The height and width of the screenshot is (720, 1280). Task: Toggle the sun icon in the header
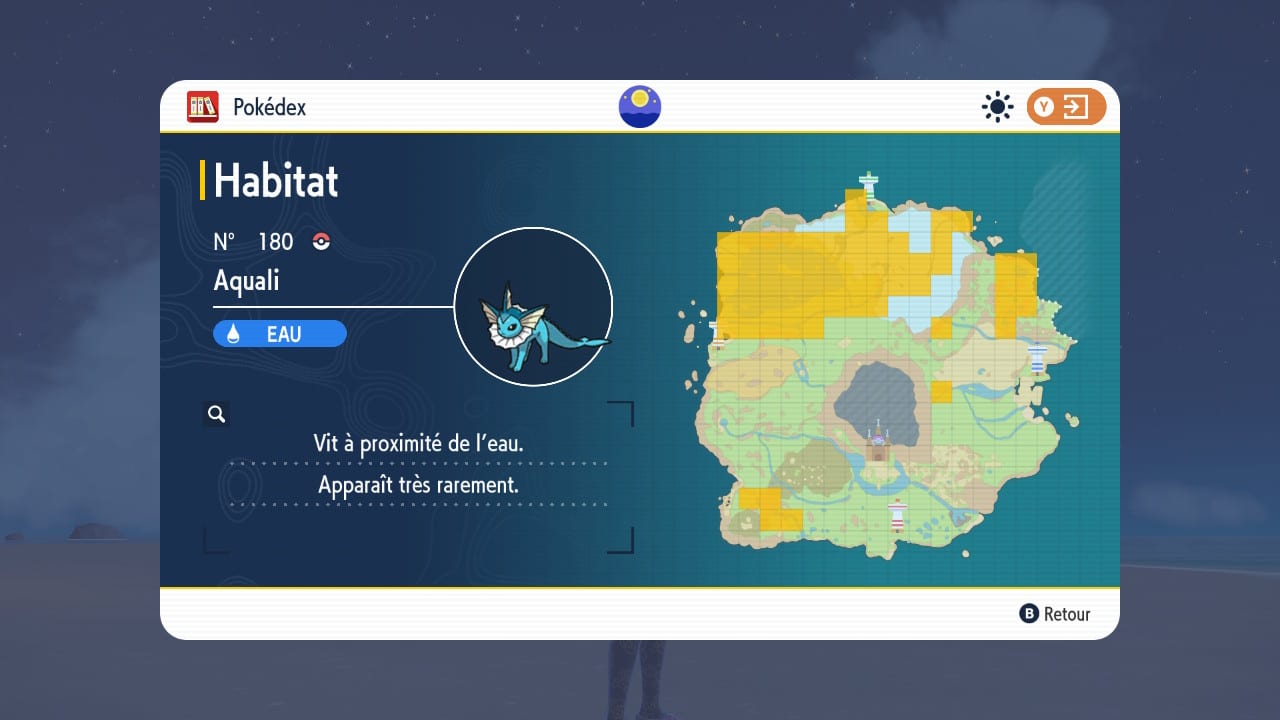997,107
